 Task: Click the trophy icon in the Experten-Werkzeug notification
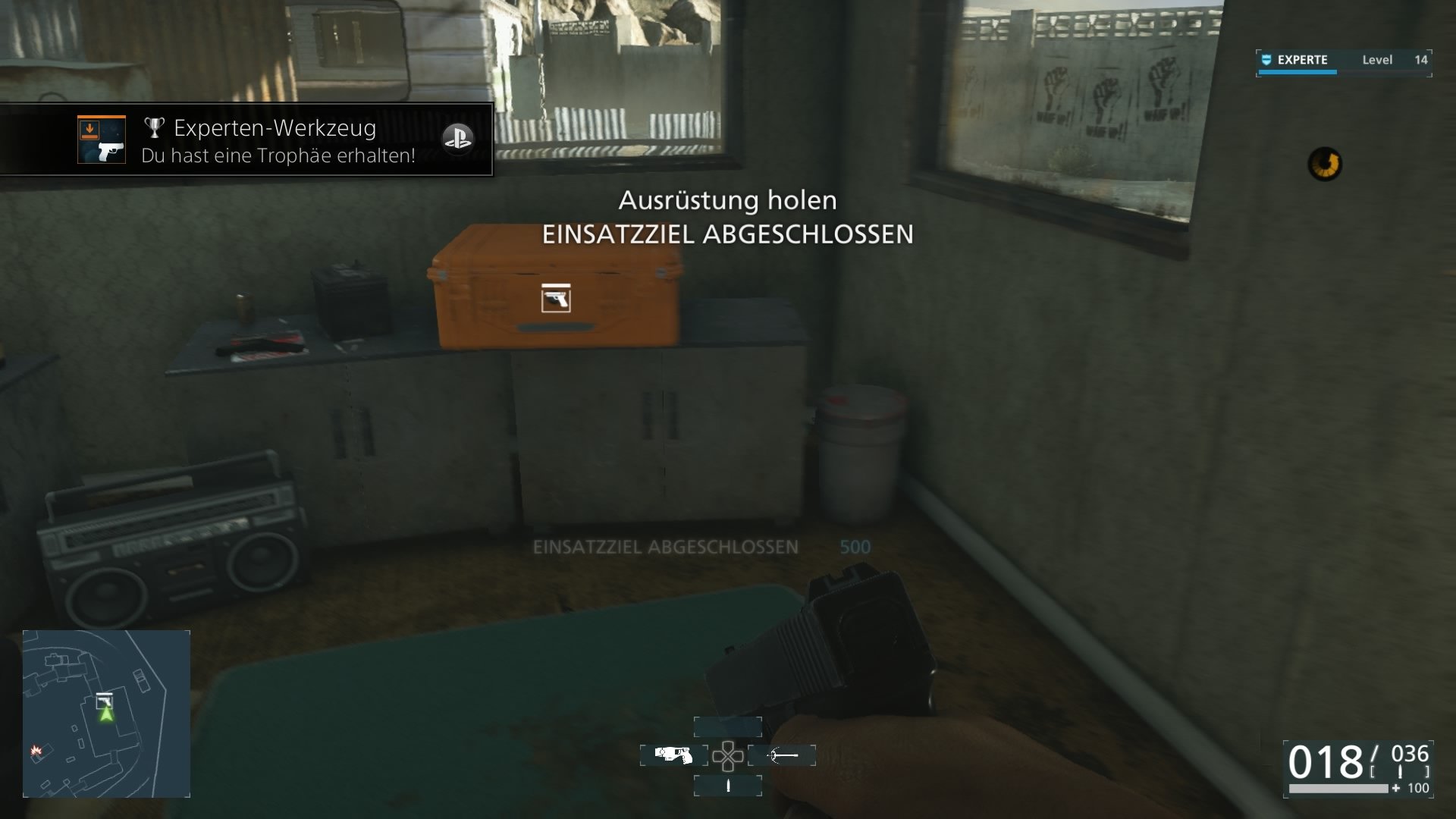(x=155, y=129)
